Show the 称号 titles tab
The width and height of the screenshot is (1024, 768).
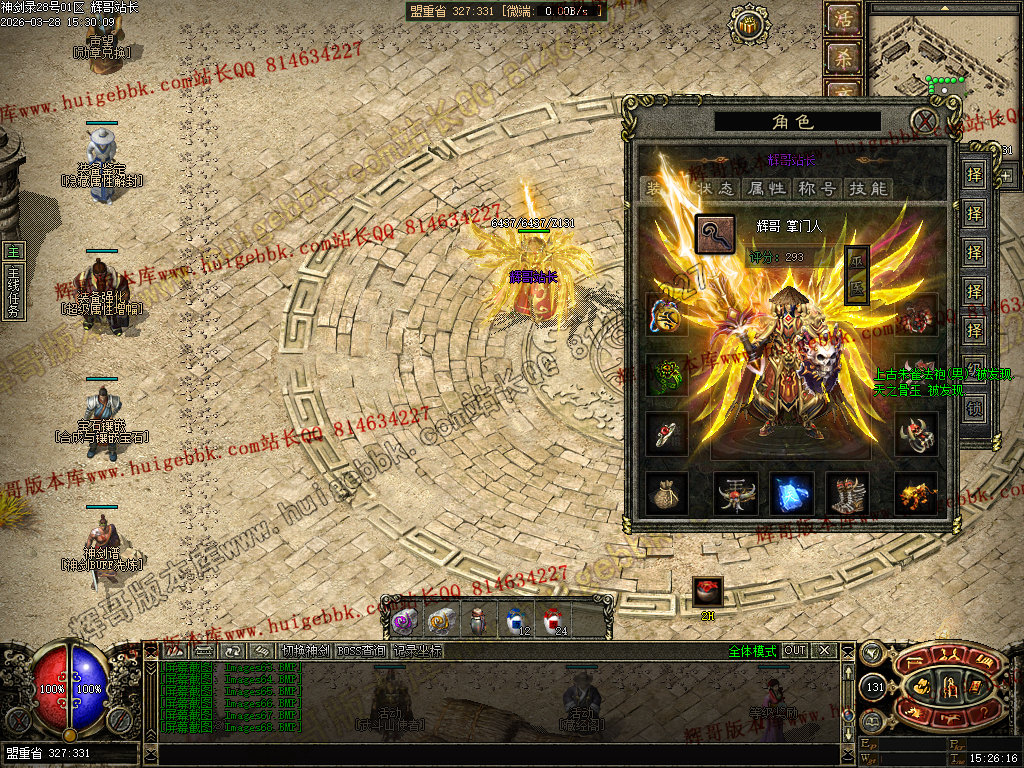[x=817, y=188]
